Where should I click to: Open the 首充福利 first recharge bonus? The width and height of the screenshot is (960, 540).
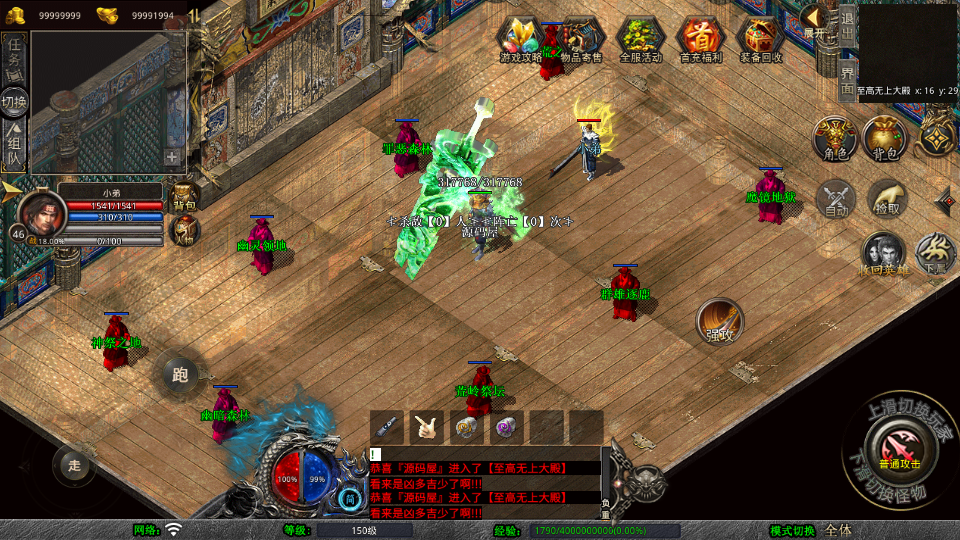(700, 40)
